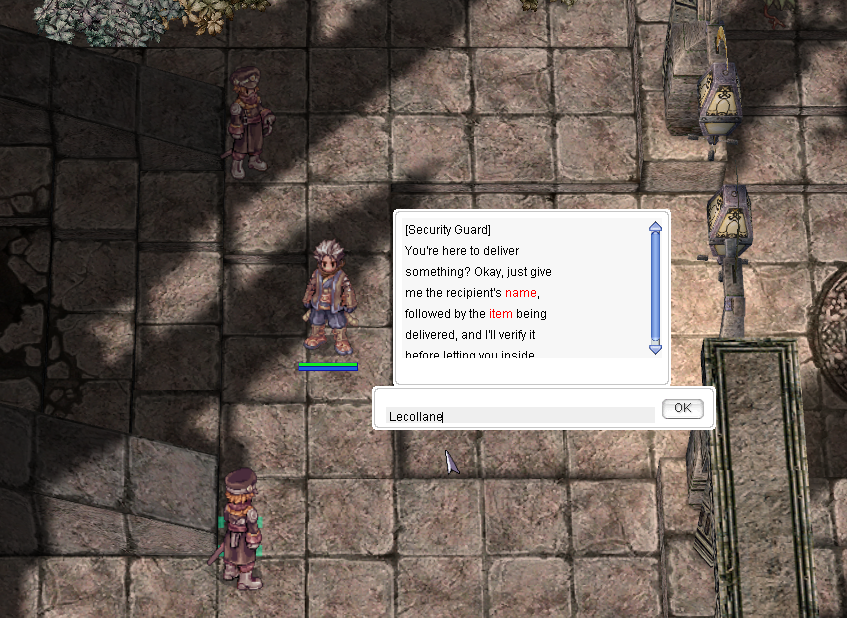Click the text field containing Lecollane
Screen dimensions: 847x618
(x=520, y=415)
